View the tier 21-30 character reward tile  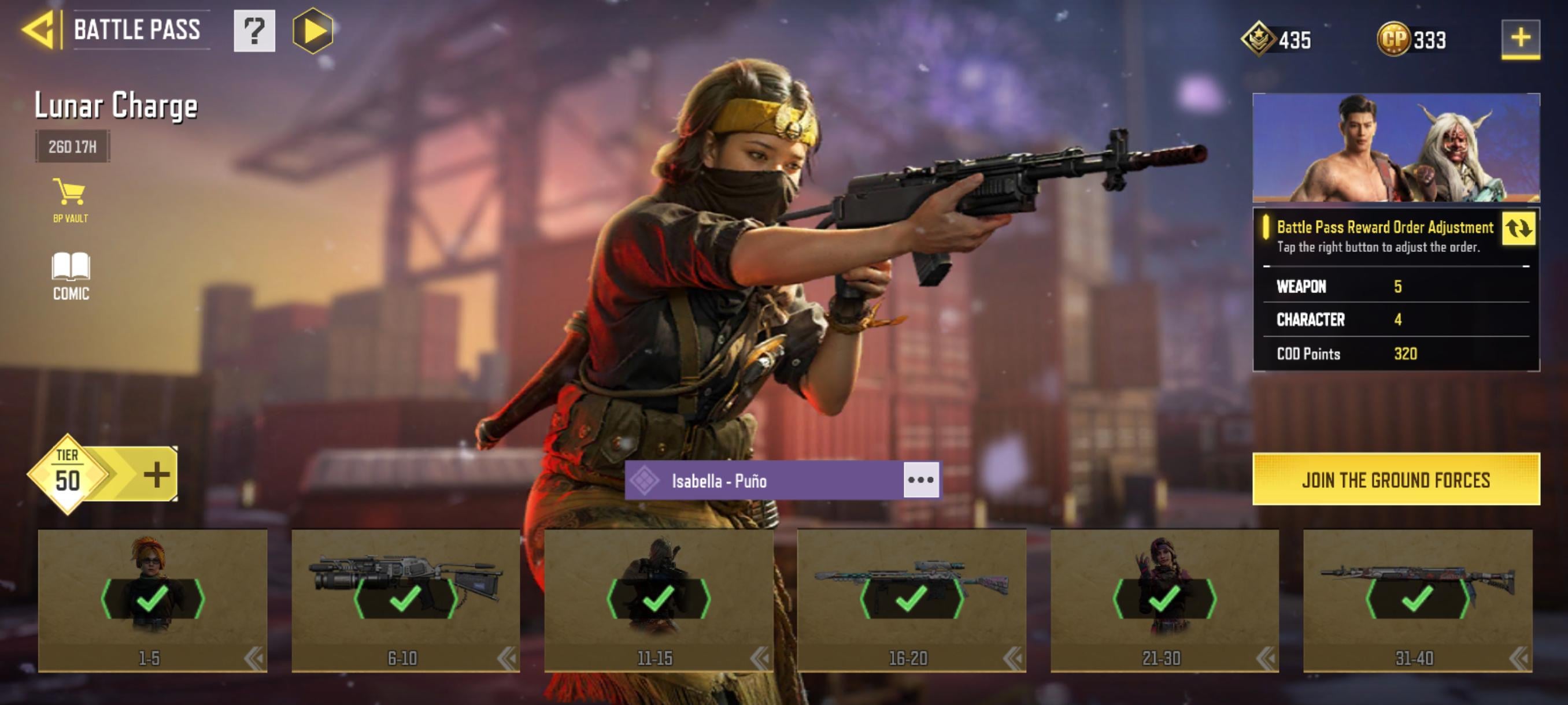click(x=1164, y=599)
